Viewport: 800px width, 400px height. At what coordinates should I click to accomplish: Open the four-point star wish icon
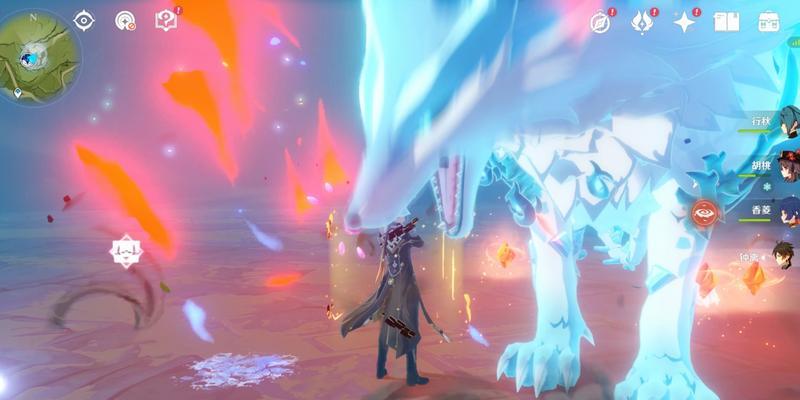[684, 22]
